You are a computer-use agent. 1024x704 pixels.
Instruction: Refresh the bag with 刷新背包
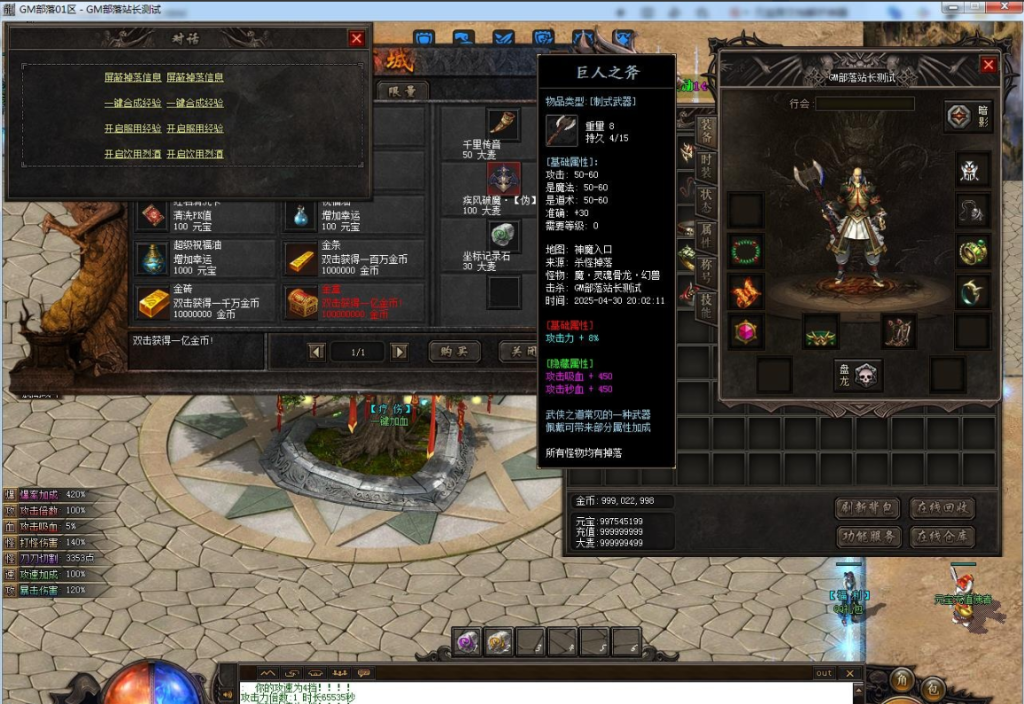click(868, 507)
